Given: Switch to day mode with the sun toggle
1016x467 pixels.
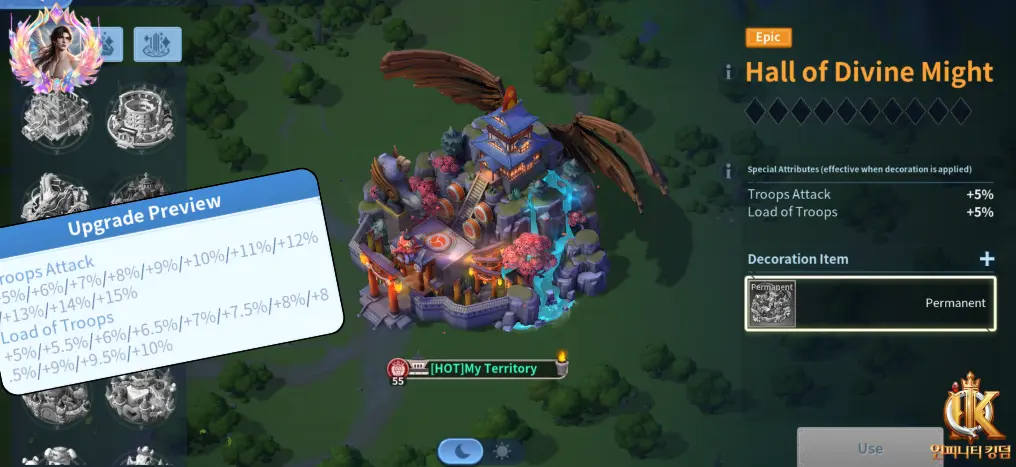Looking at the screenshot, I should click(501, 452).
